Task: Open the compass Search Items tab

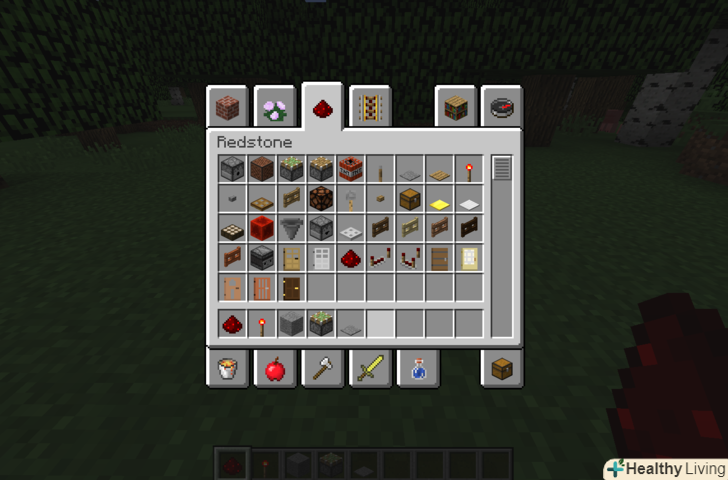Action: coord(501,106)
